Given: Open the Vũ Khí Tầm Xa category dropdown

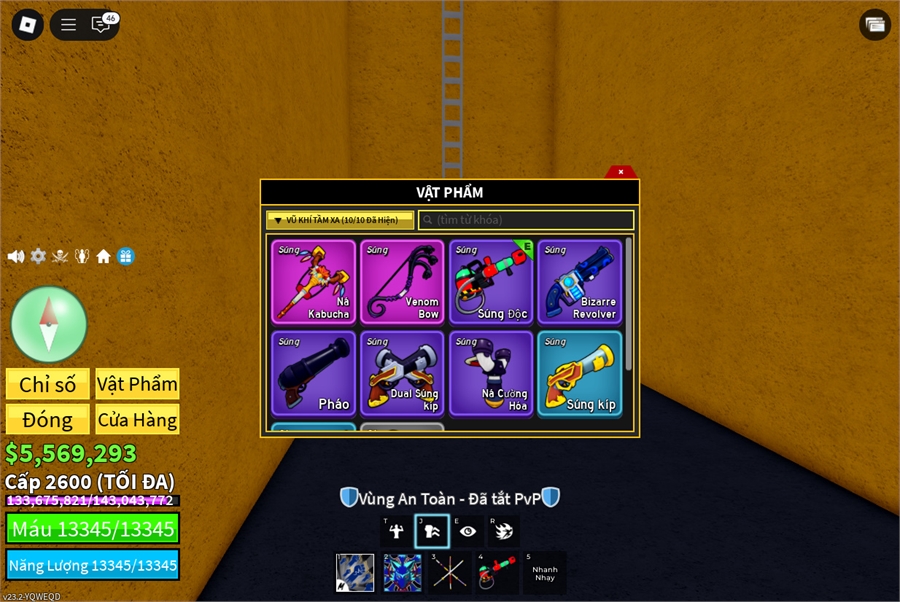Looking at the screenshot, I should coord(340,220).
